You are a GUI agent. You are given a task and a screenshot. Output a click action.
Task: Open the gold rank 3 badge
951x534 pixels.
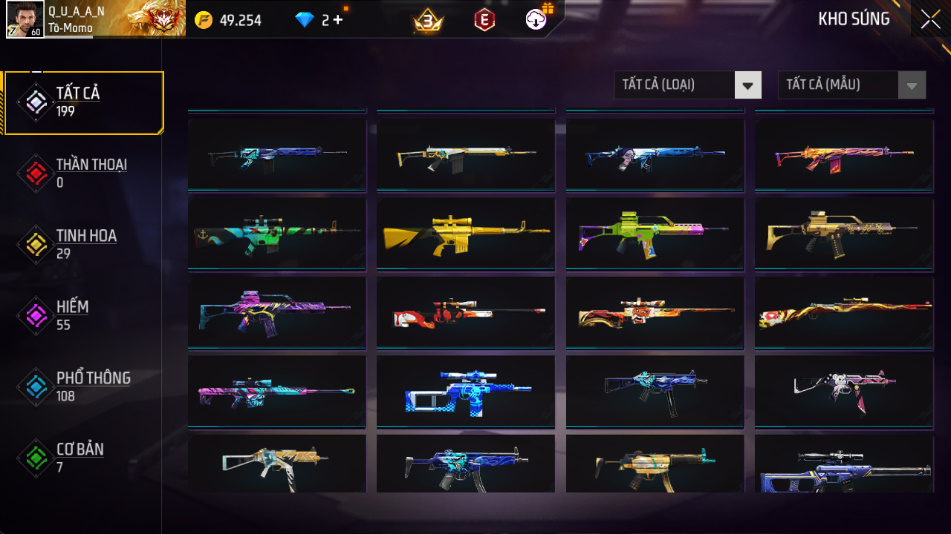[x=428, y=19]
